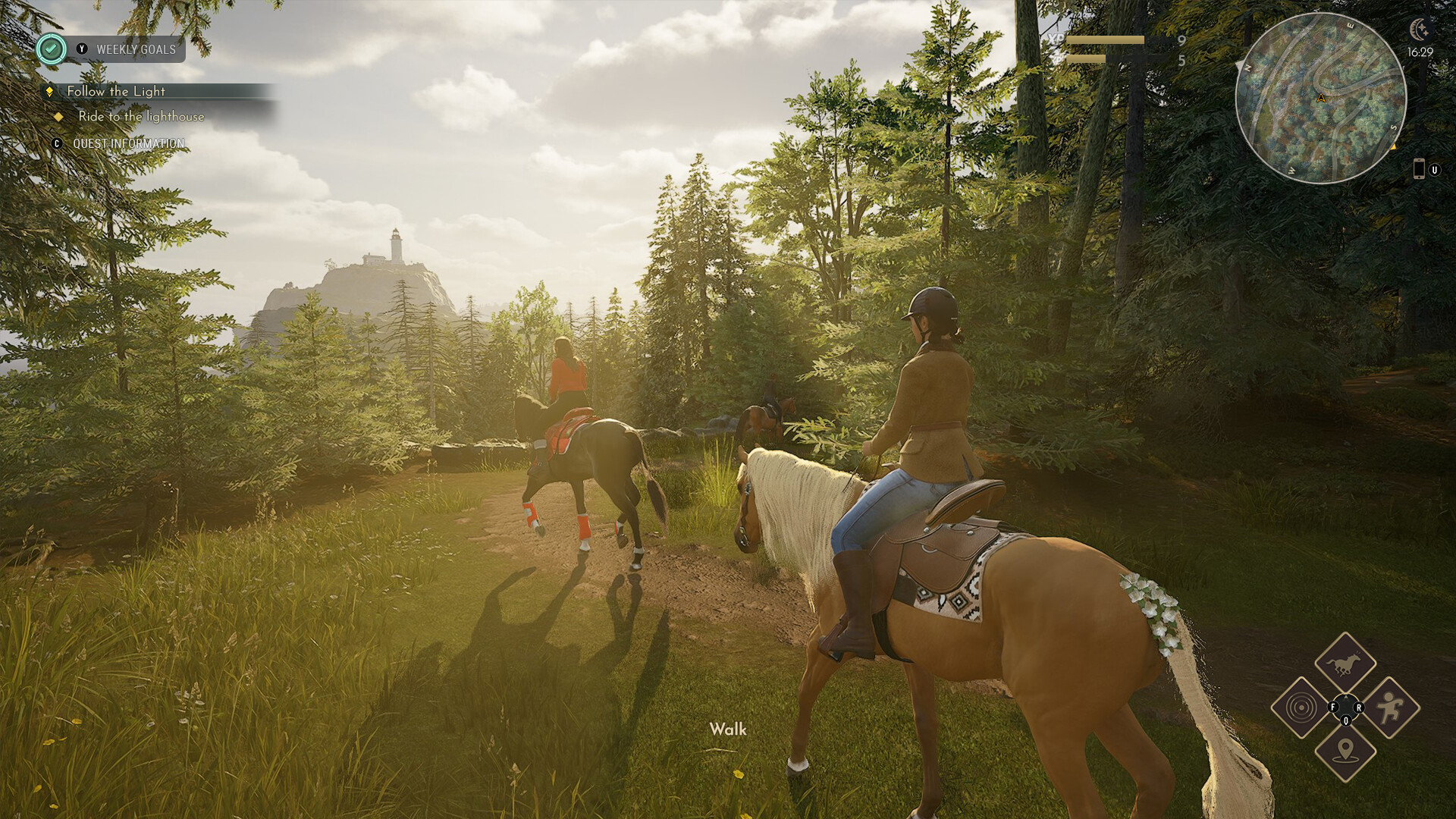Activate the galloping horse diamond icon
The width and height of the screenshot is (1456, 819).
tap(1345, 664)
